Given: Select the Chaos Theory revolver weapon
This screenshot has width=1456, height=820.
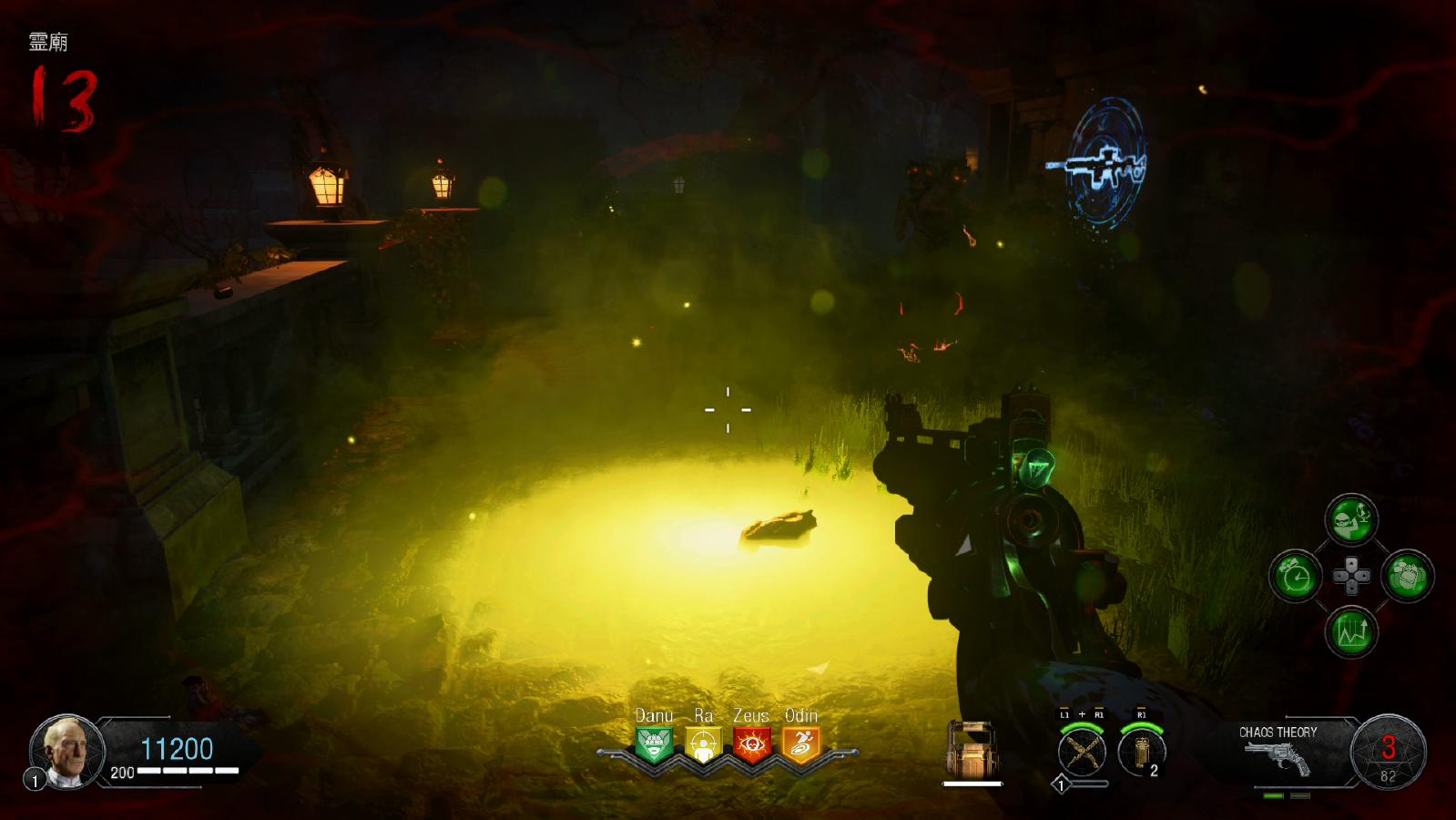Looking at the screenshot, I should tap(1278, 756).
